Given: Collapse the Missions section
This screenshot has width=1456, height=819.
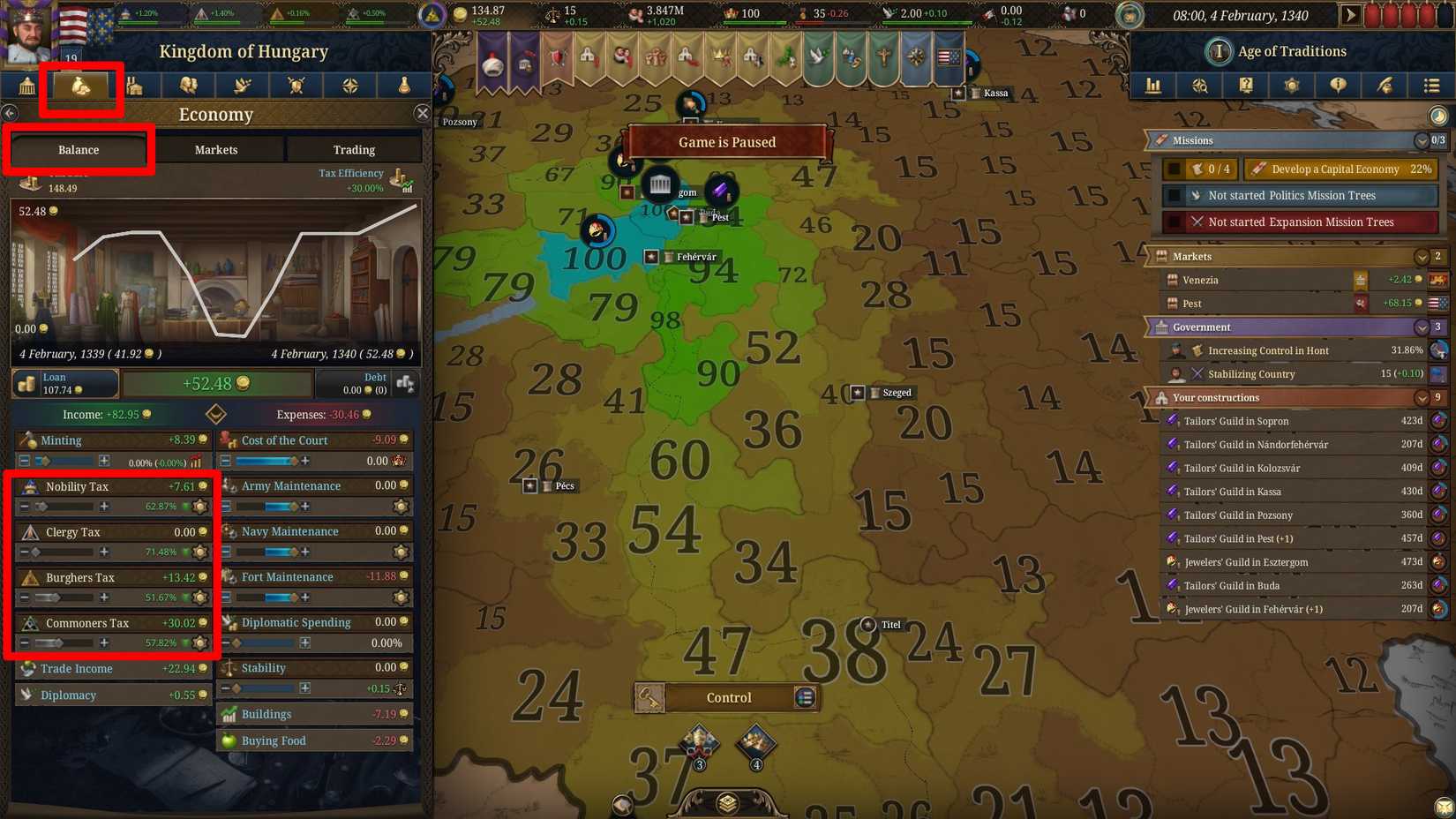Looking at the screenshot, I should (1422, 140).
